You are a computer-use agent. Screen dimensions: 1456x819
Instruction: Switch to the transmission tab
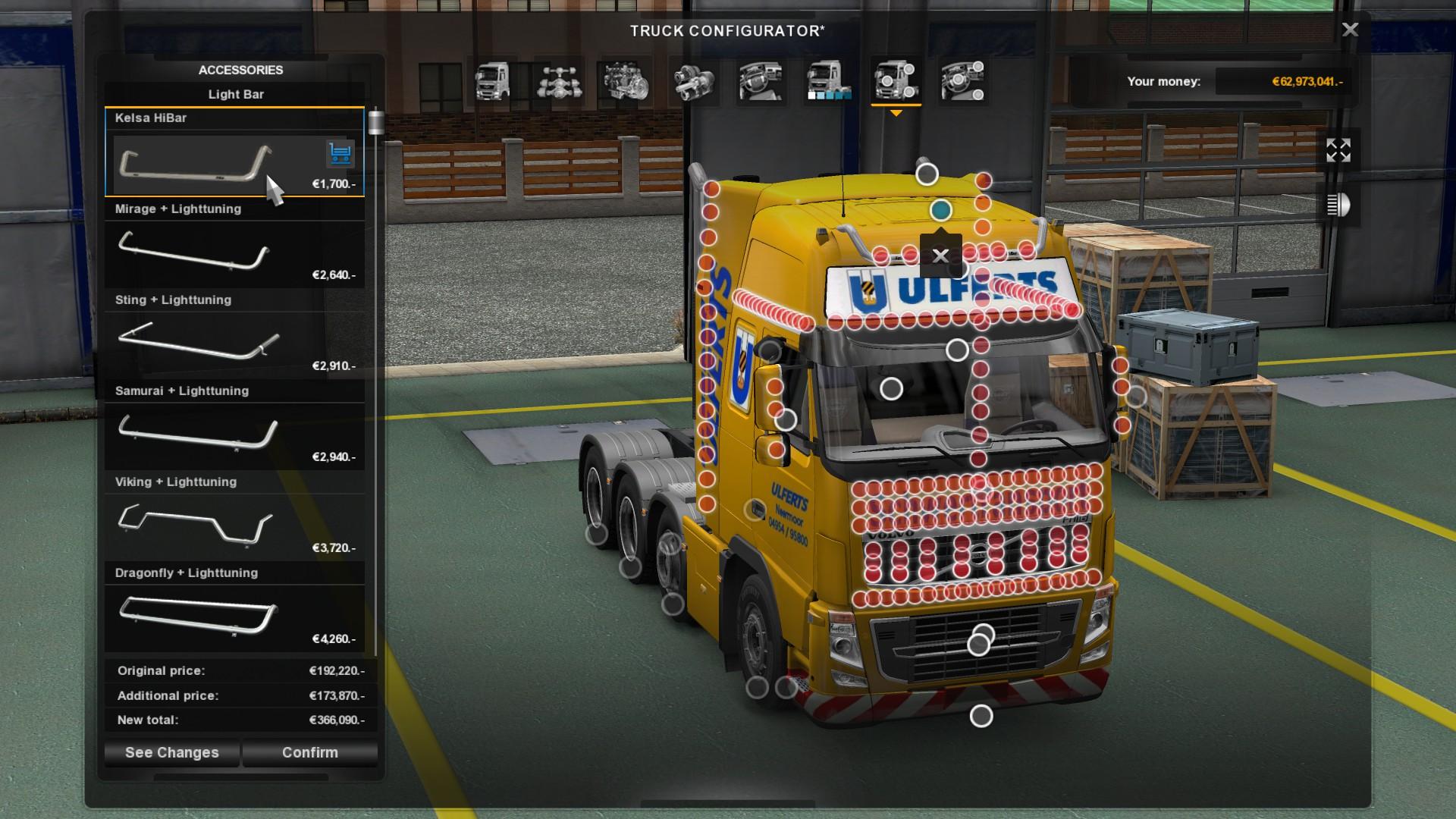pyautogui.click(x=694, y=81)
